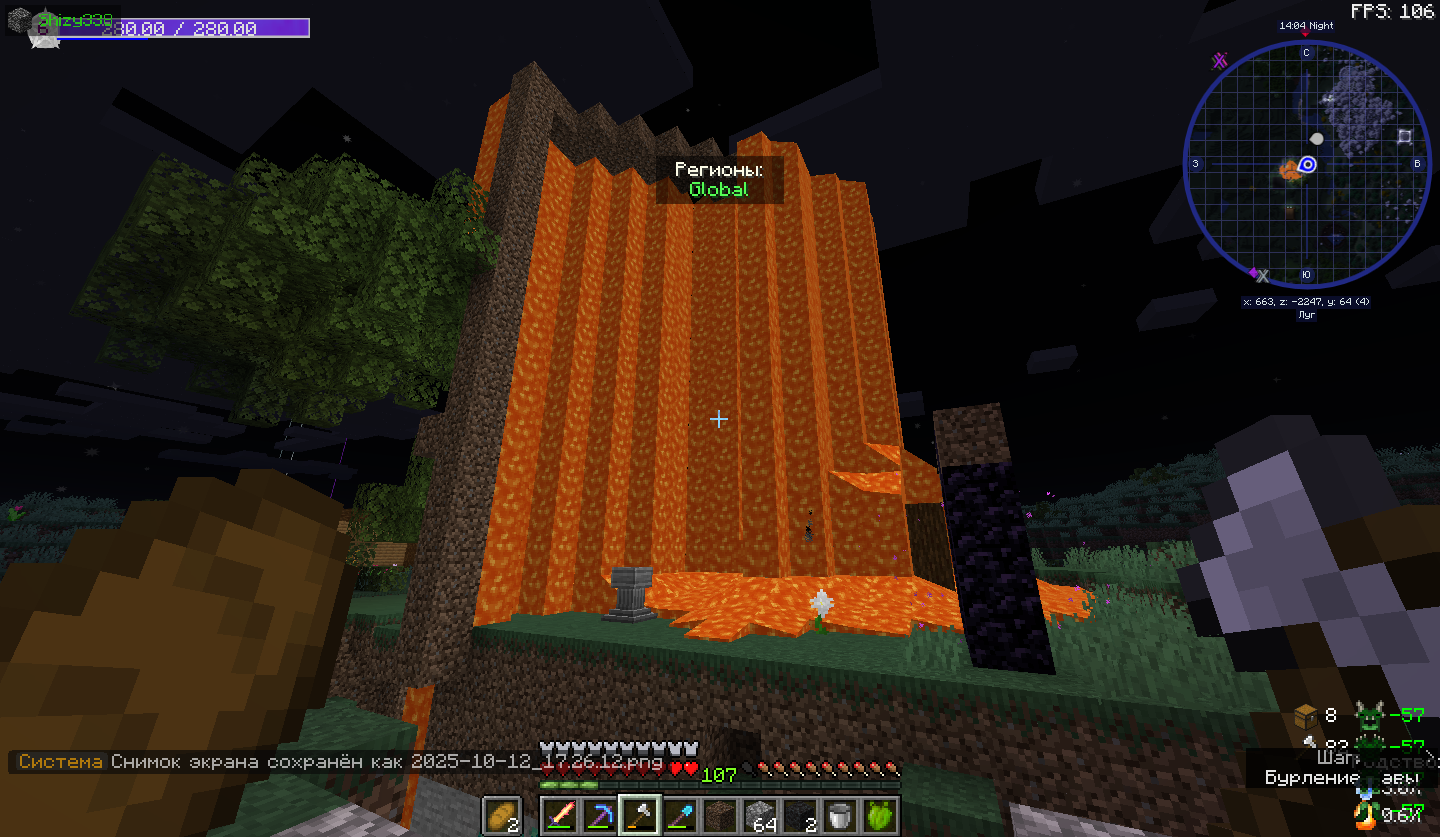
Task: Select the purple X waypoint at the minimap's top-left edge
Action: coord(1219,61)
